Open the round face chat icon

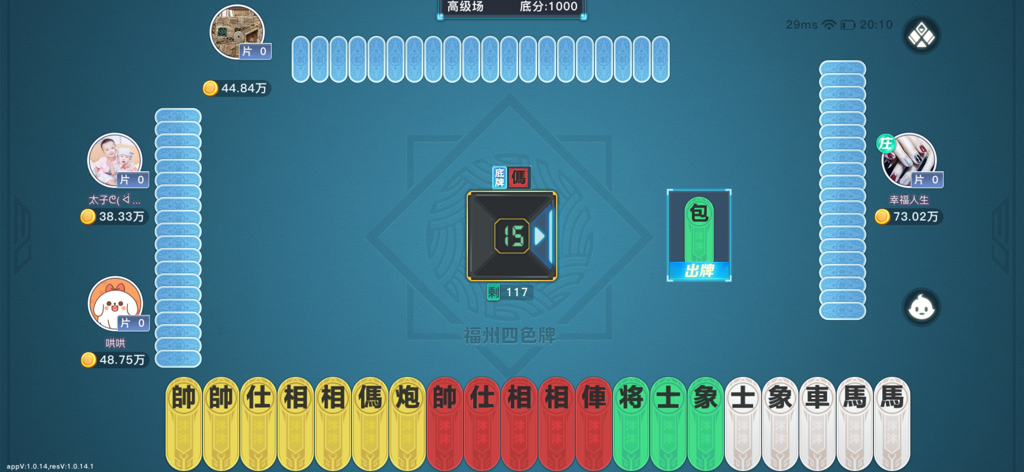920,307
